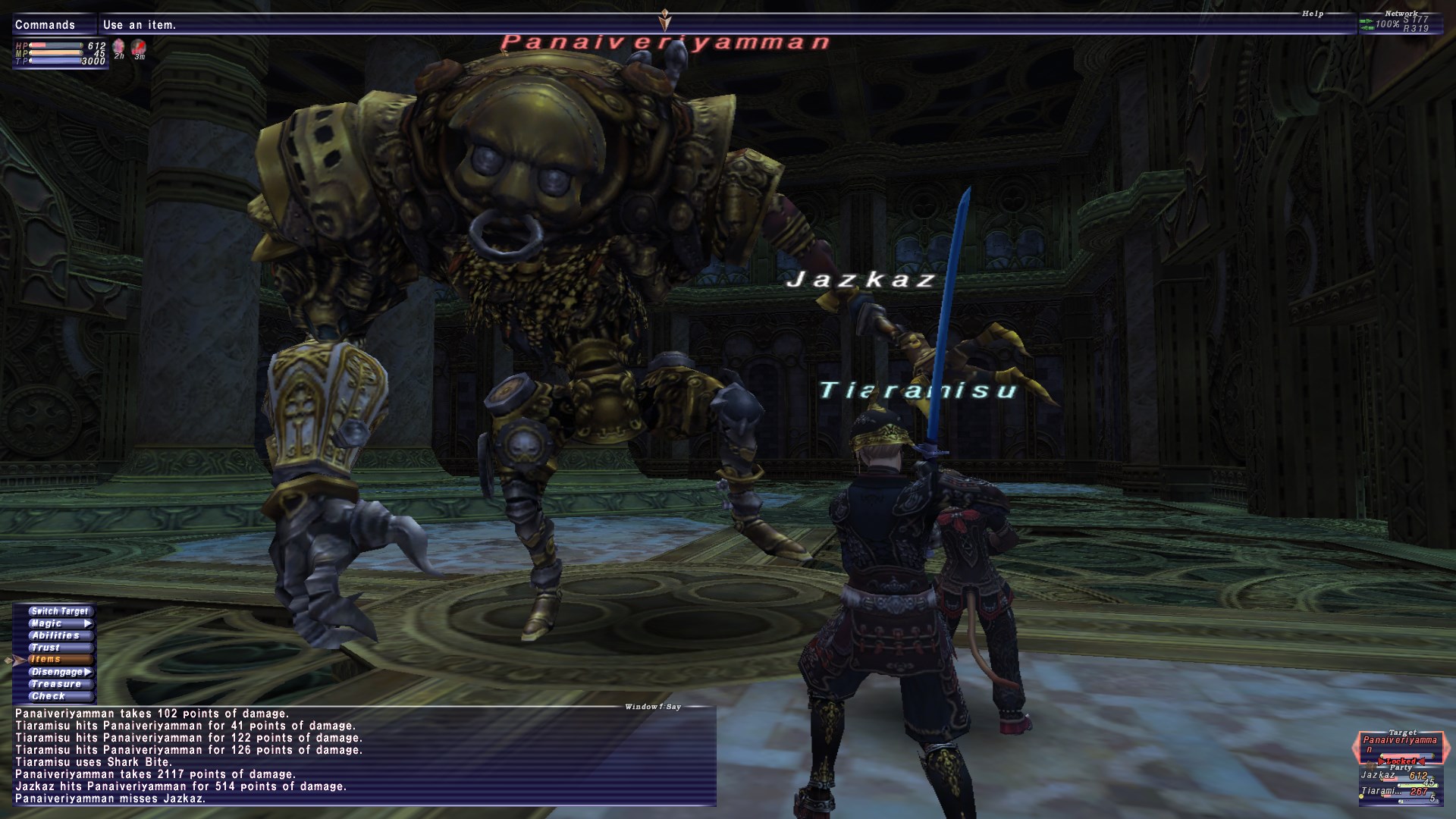Screen dimensions: 1456x819
Task: Click the Panaiveriyamman target window
Action: (1399, 745)
